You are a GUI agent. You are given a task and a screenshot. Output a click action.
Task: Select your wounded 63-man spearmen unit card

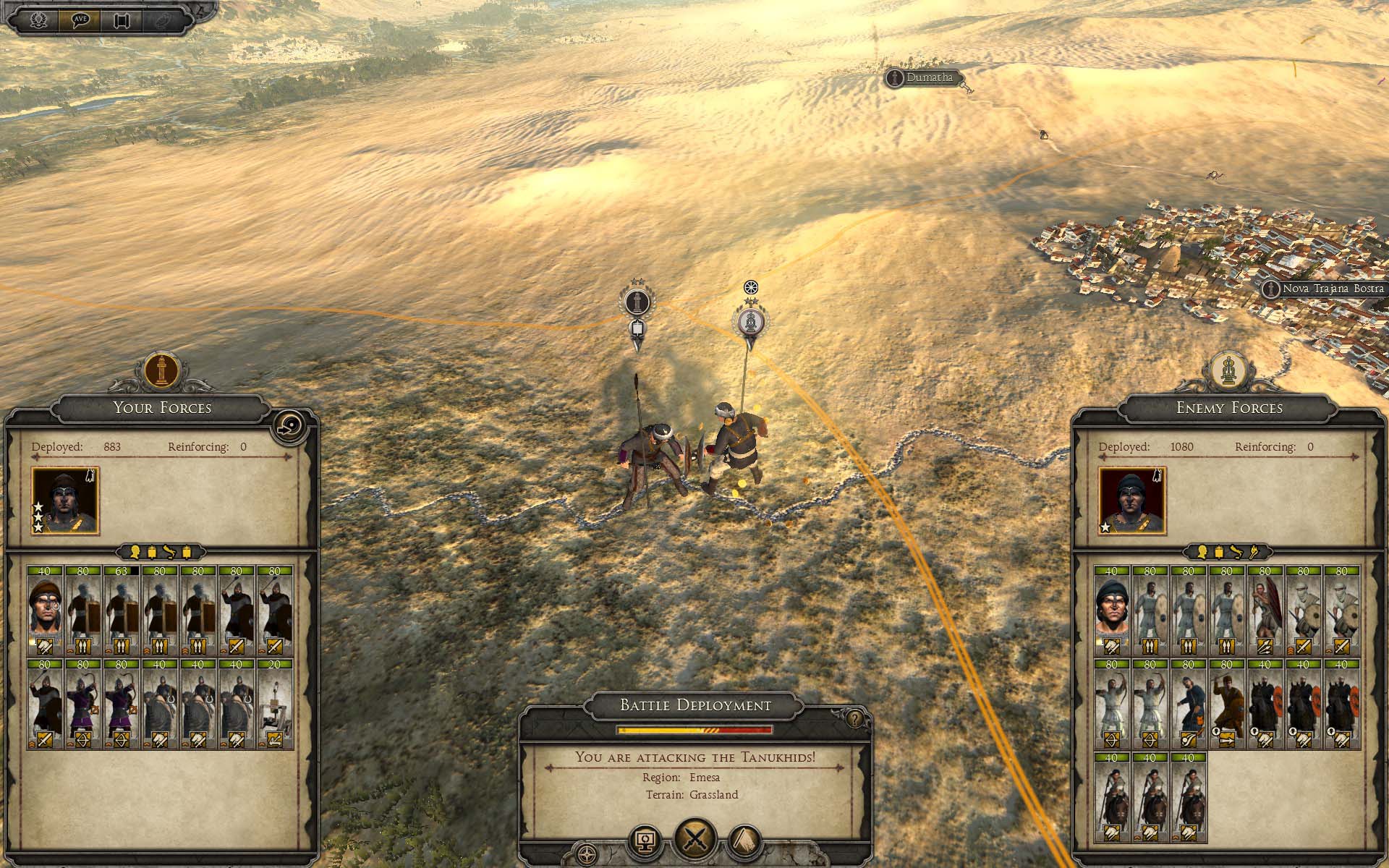[122, 610]
